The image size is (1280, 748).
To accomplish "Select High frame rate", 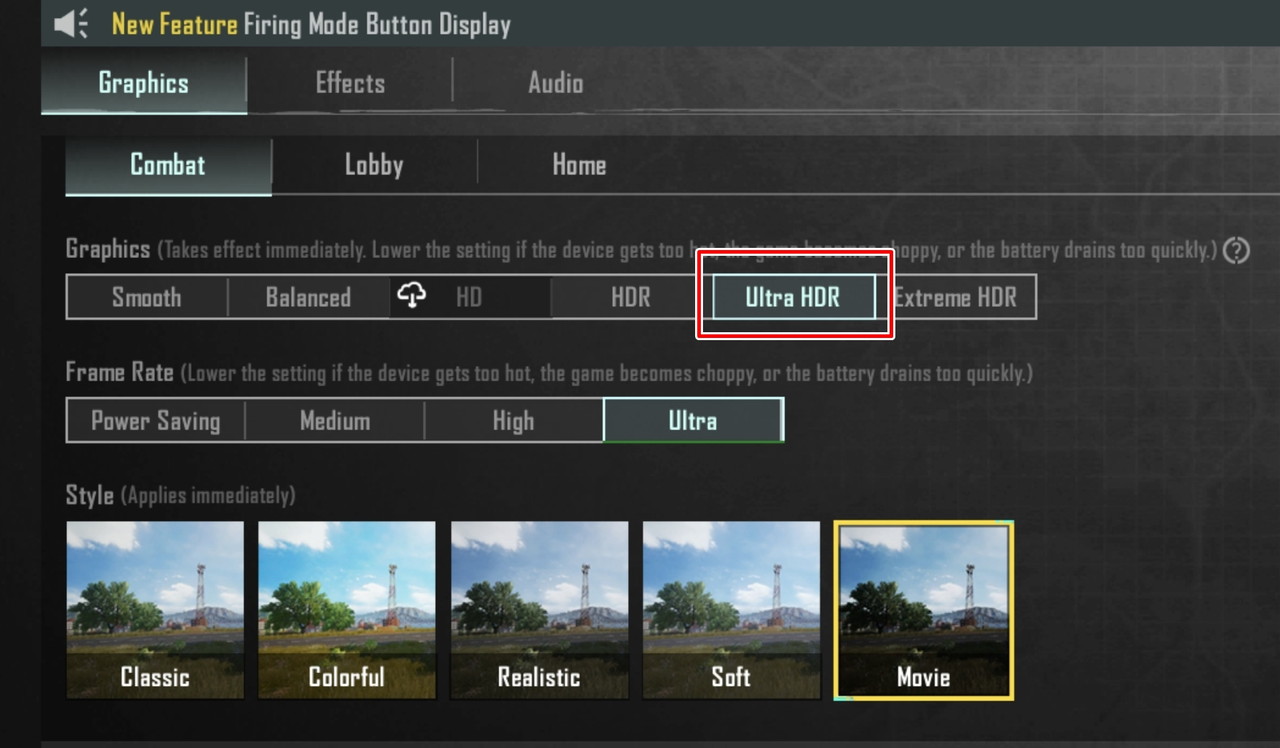I will pyautogui.click(x=513, y=420).
